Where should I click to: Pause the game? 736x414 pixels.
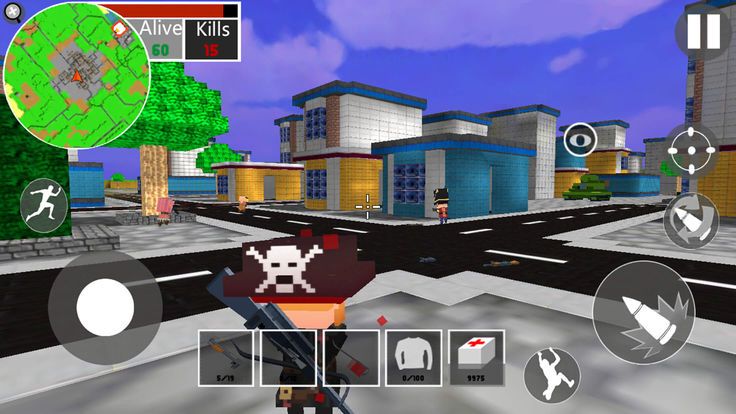point(703,32)
